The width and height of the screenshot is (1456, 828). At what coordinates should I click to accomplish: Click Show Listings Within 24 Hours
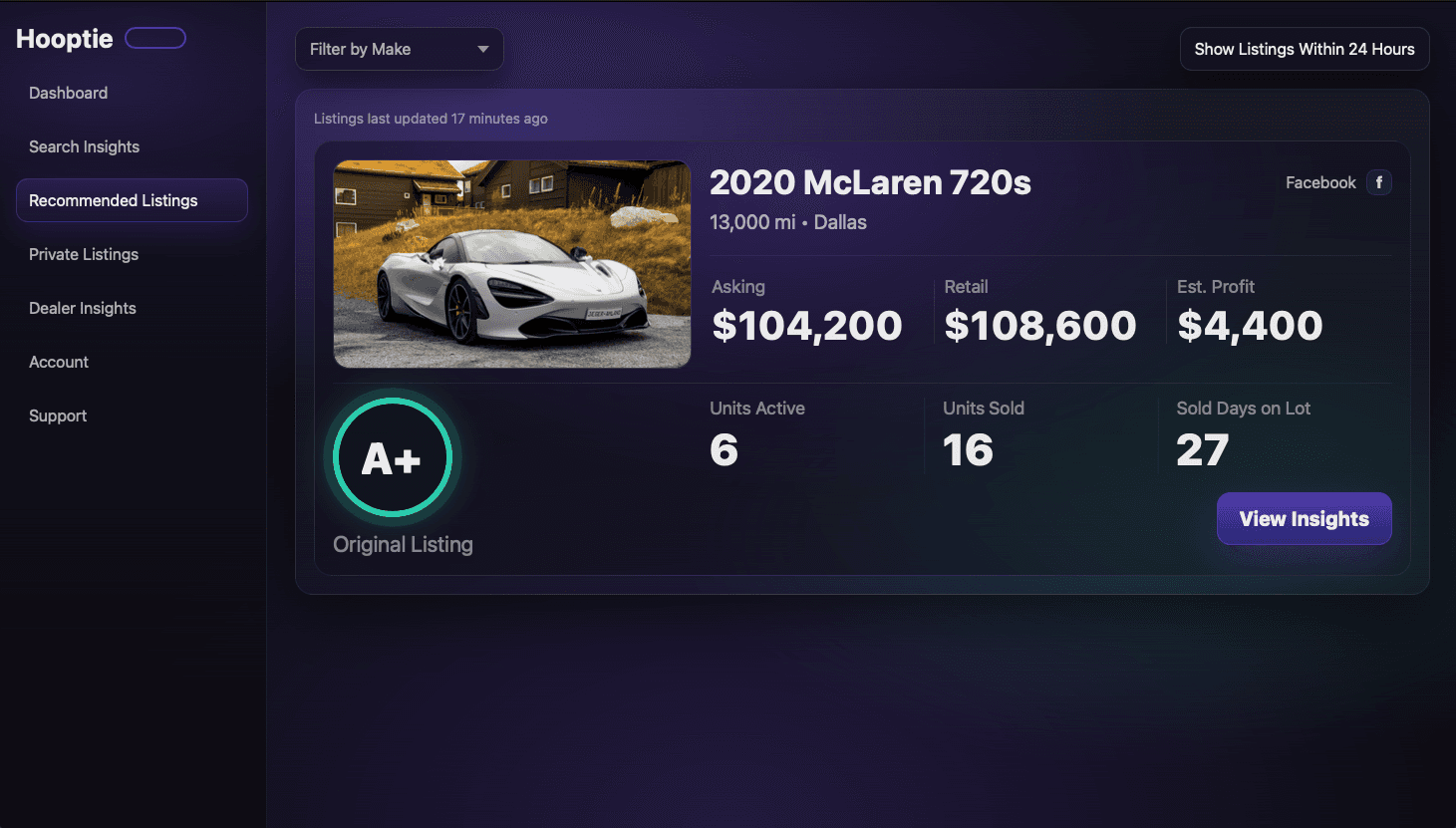click(1304, 48)
